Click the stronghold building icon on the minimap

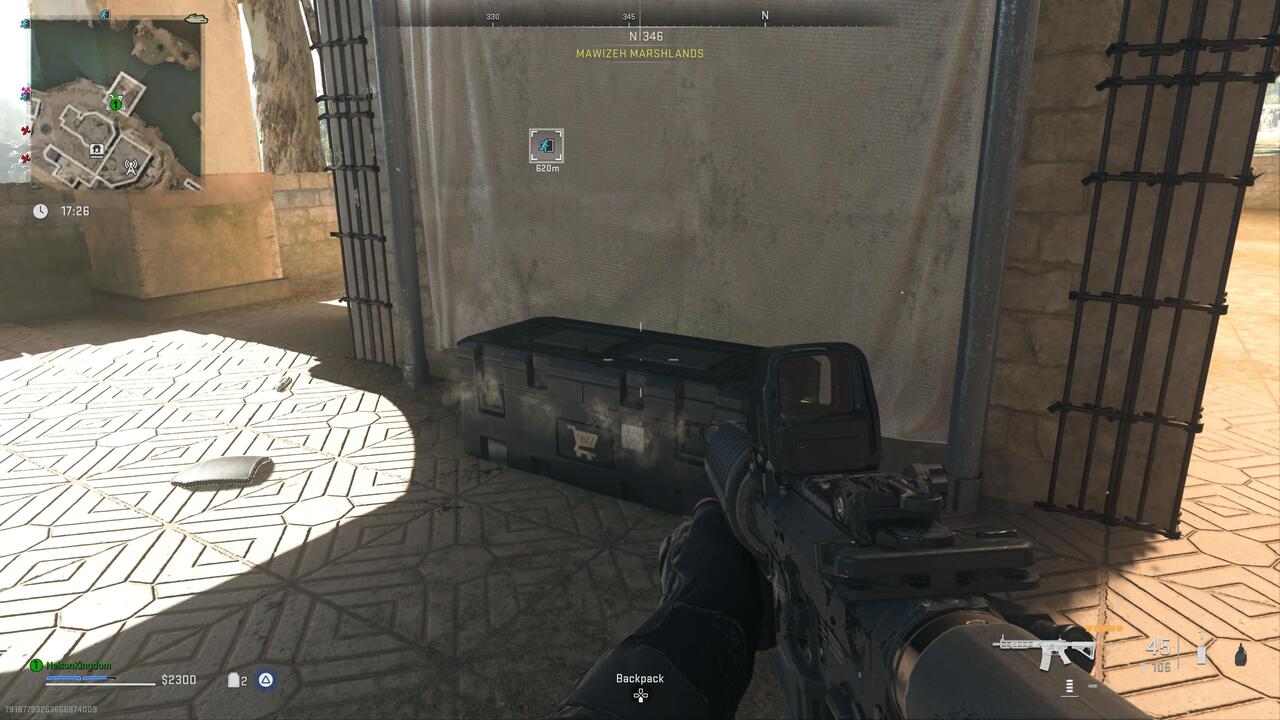(x=96, y=150)
